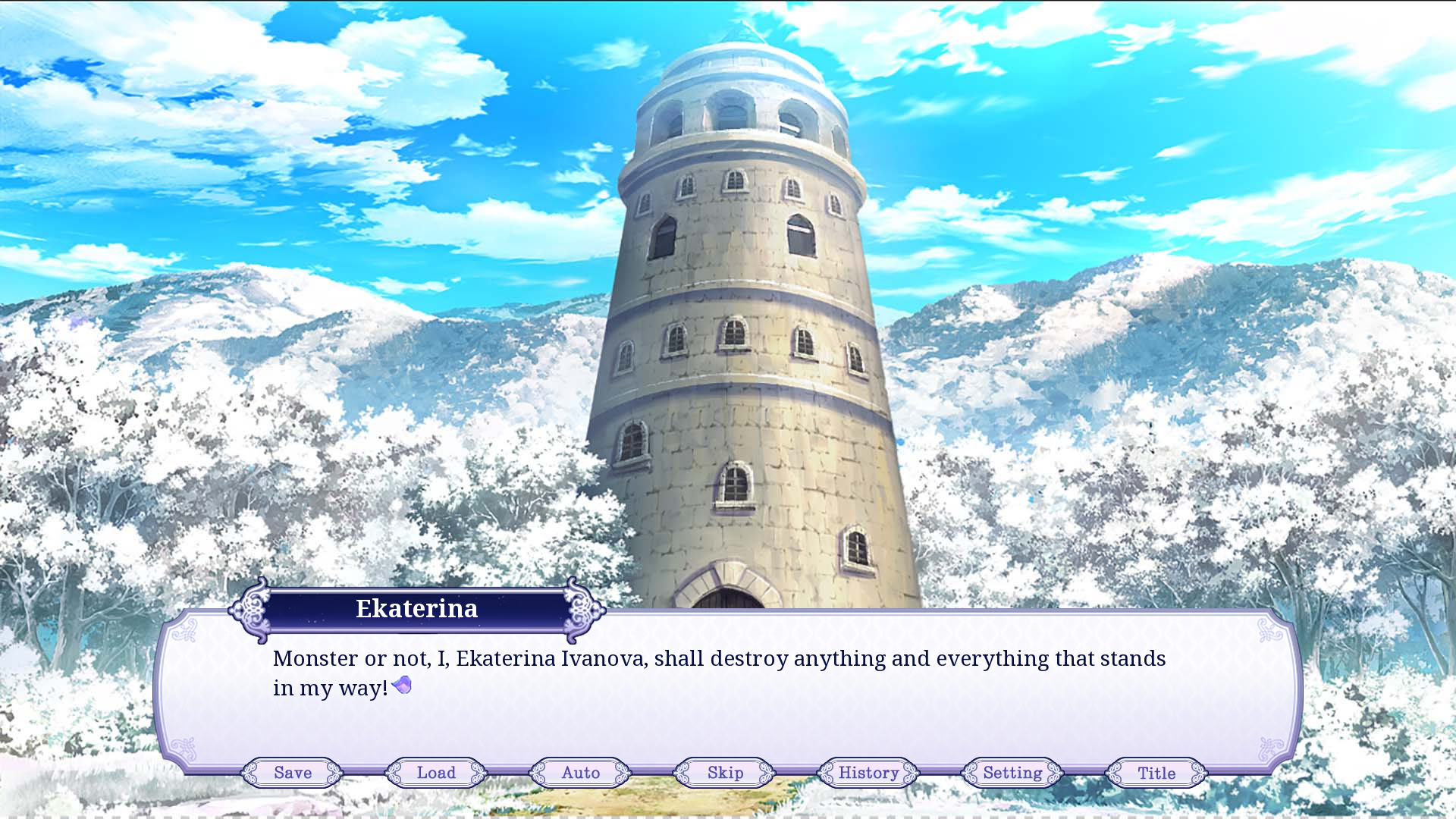This screenshot has height=819, width=1456.
Task: Click the left ornament on Ekaterina's name banner
Action: (x=250, y=609)
